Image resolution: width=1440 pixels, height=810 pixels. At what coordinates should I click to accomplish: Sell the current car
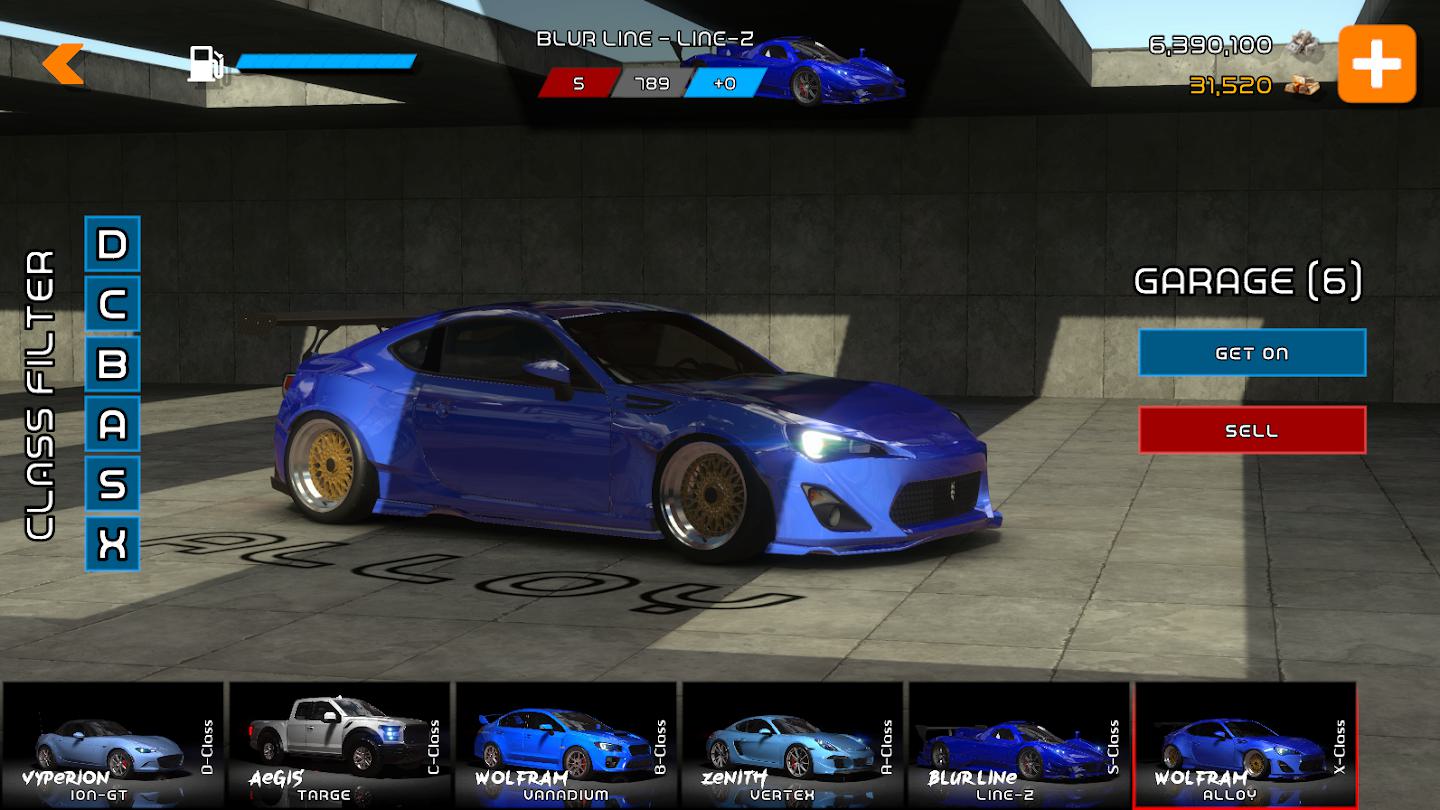coord(1252,430)
